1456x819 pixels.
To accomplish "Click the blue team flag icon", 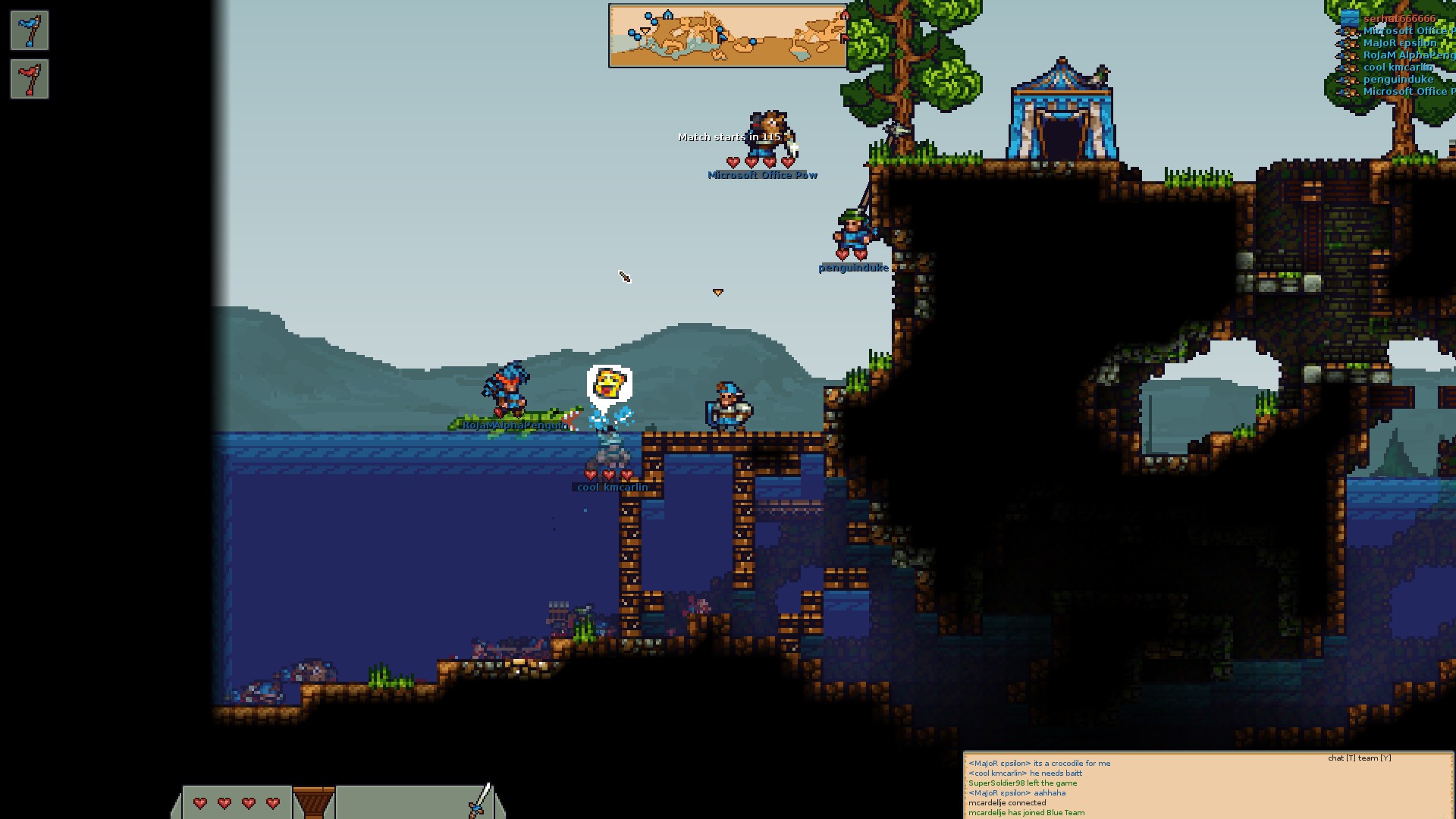I will [x=30, y=30].
